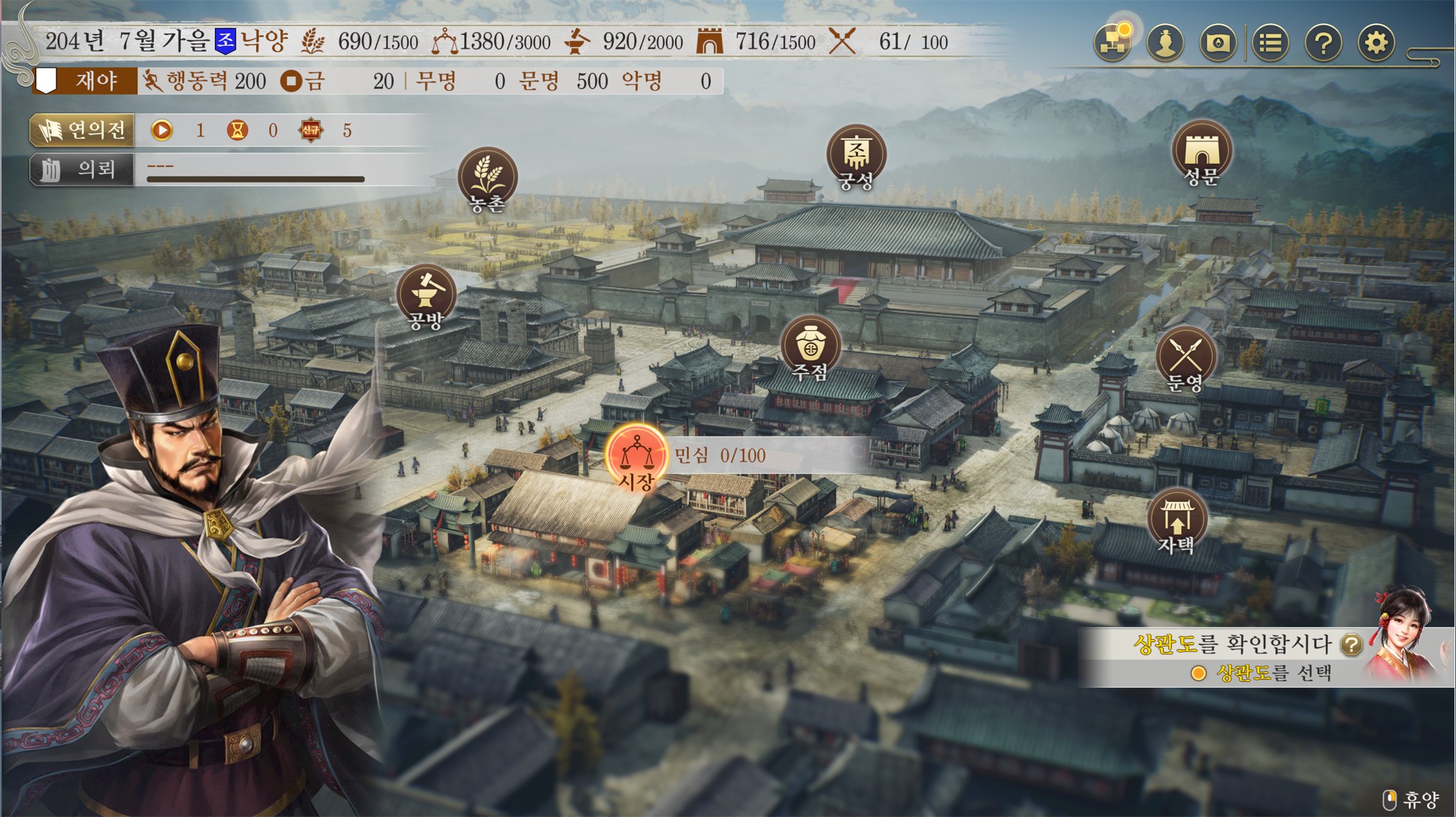Open the 농촌 farm village location

[488, 177]
